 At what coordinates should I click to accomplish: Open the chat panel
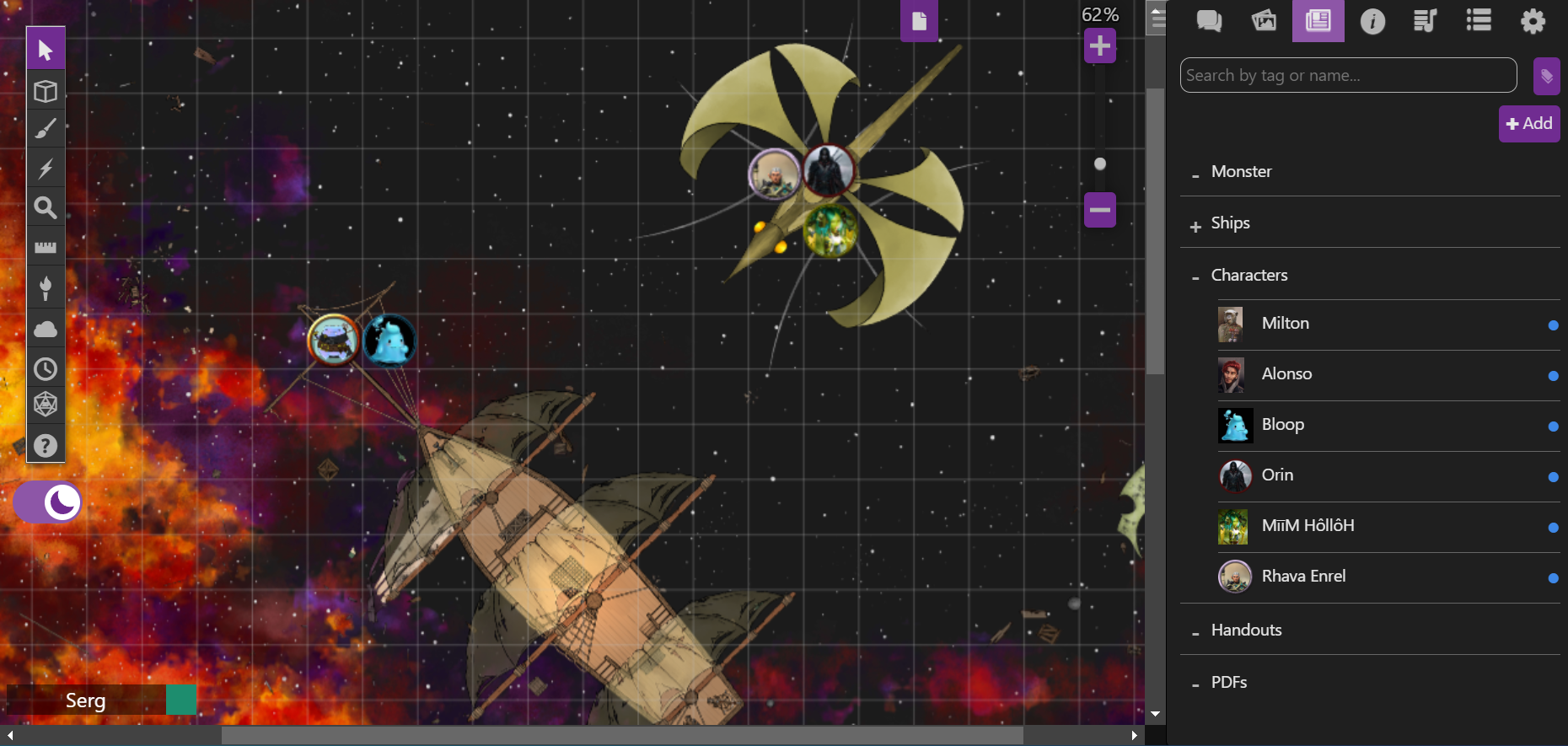click(1209, 21)
